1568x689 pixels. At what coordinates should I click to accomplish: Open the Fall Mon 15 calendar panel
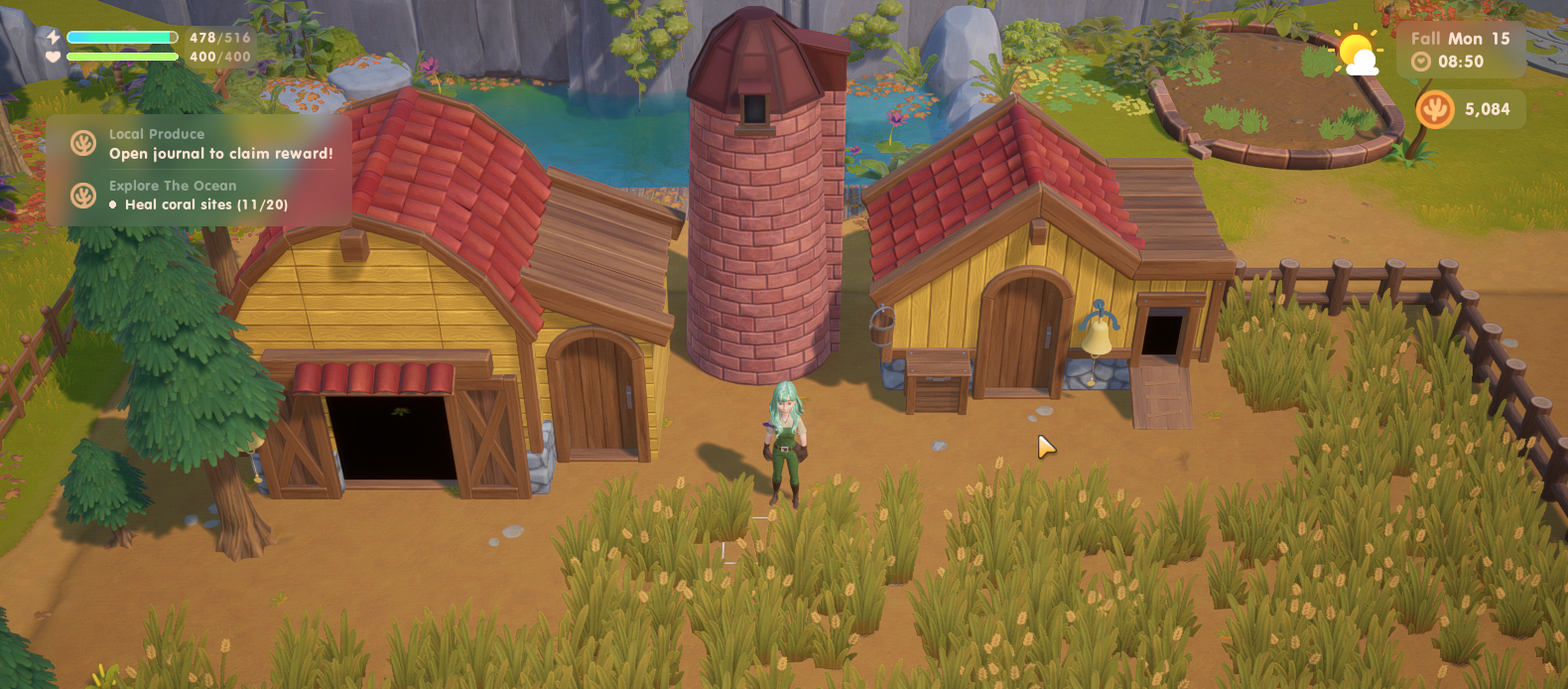pyautogui.click(x=1460, y=39)
